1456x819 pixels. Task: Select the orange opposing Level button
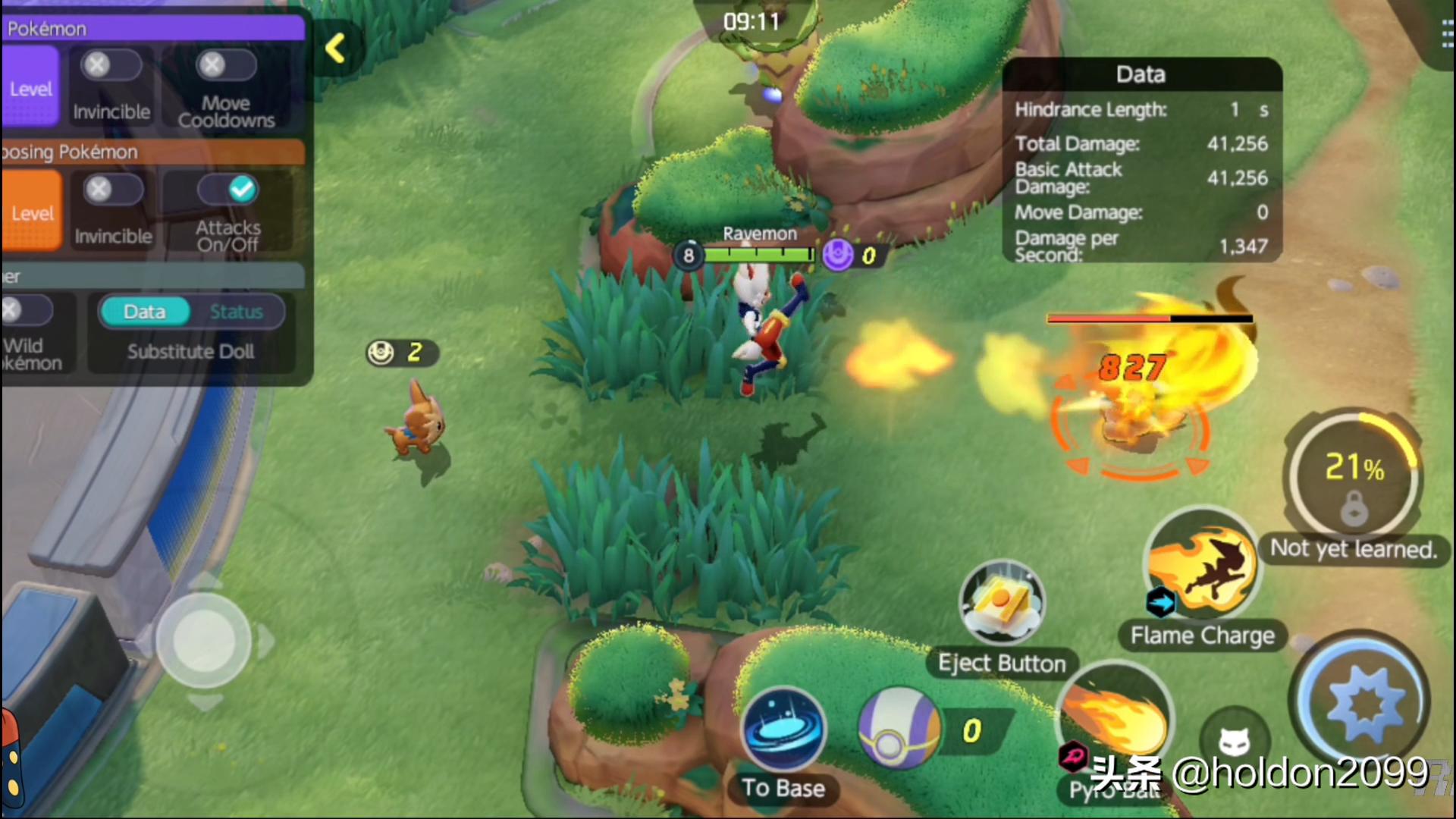[x=31, y=212]
